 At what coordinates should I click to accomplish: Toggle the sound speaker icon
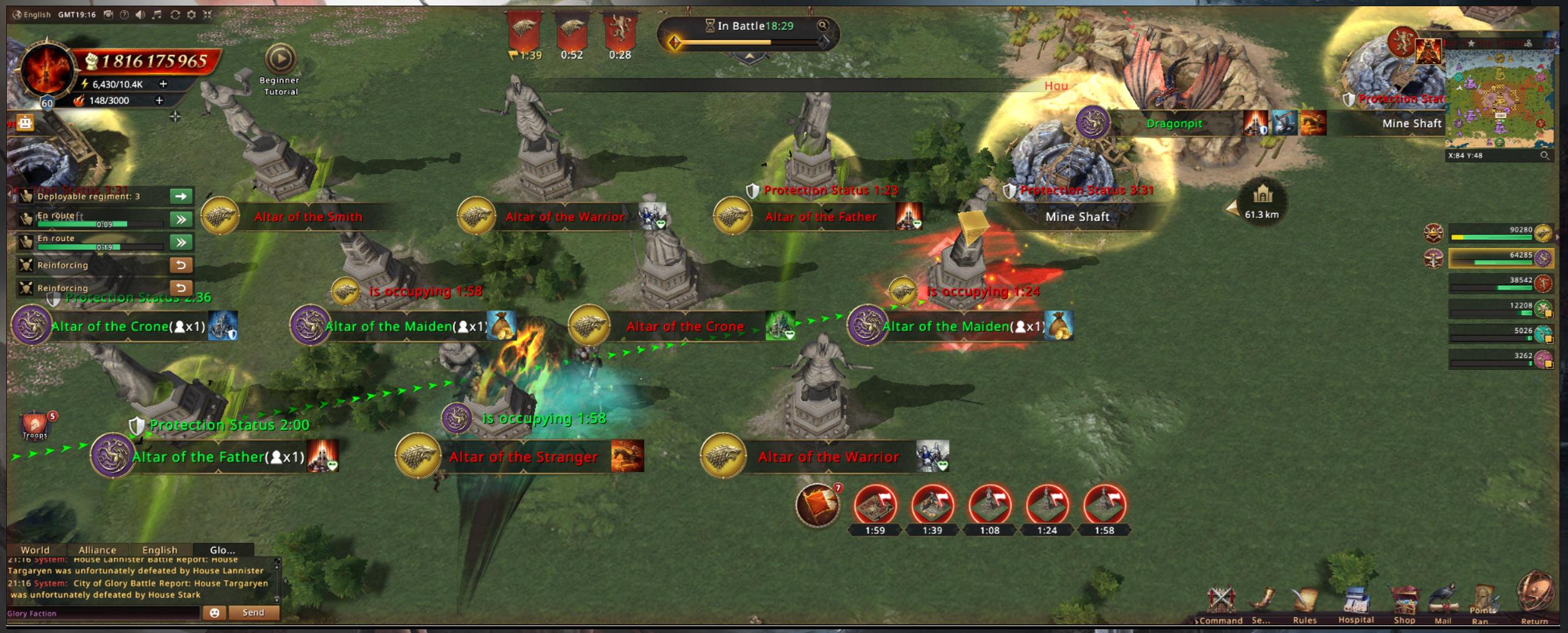pyautogui.click(x=140, y=14)
